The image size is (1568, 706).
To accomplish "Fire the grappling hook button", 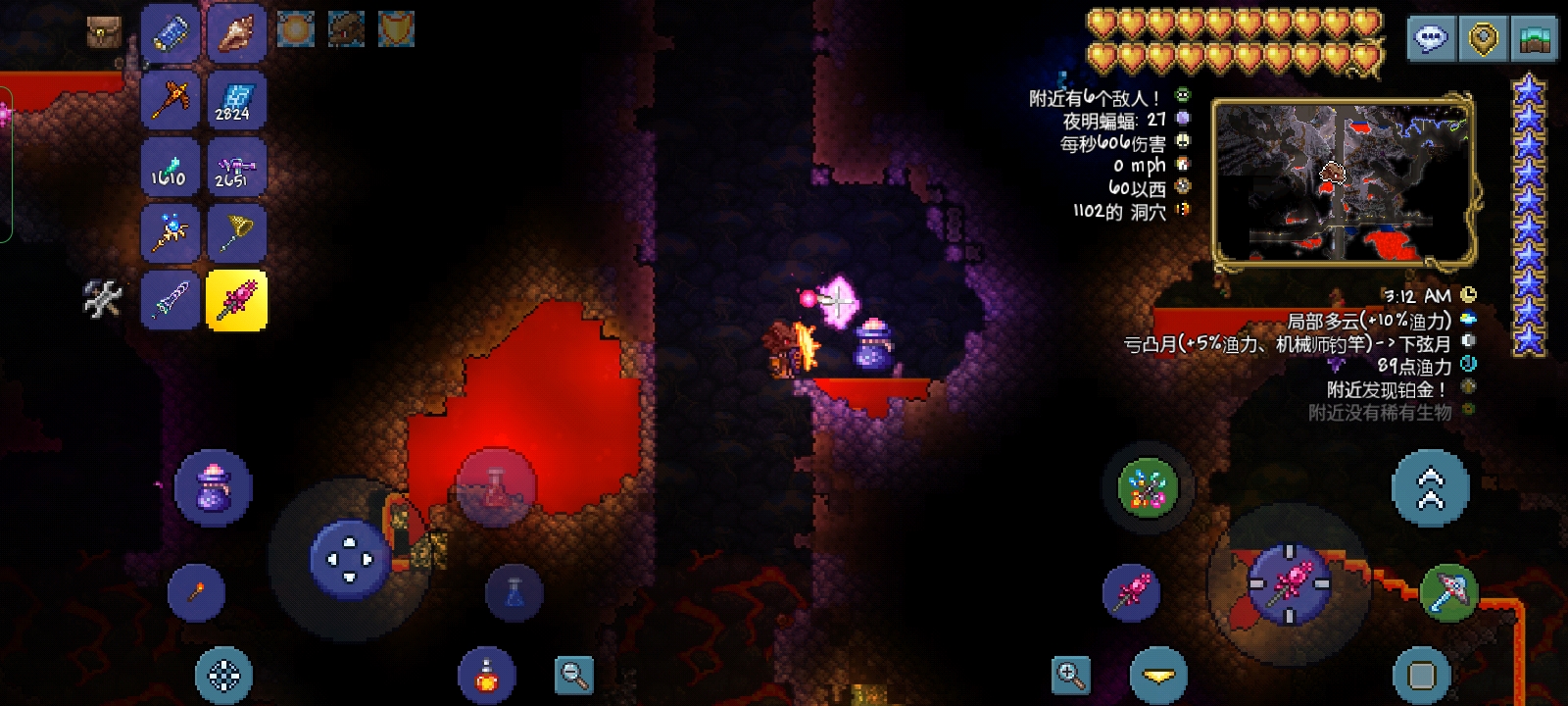I will click(x=1148, y=487).
